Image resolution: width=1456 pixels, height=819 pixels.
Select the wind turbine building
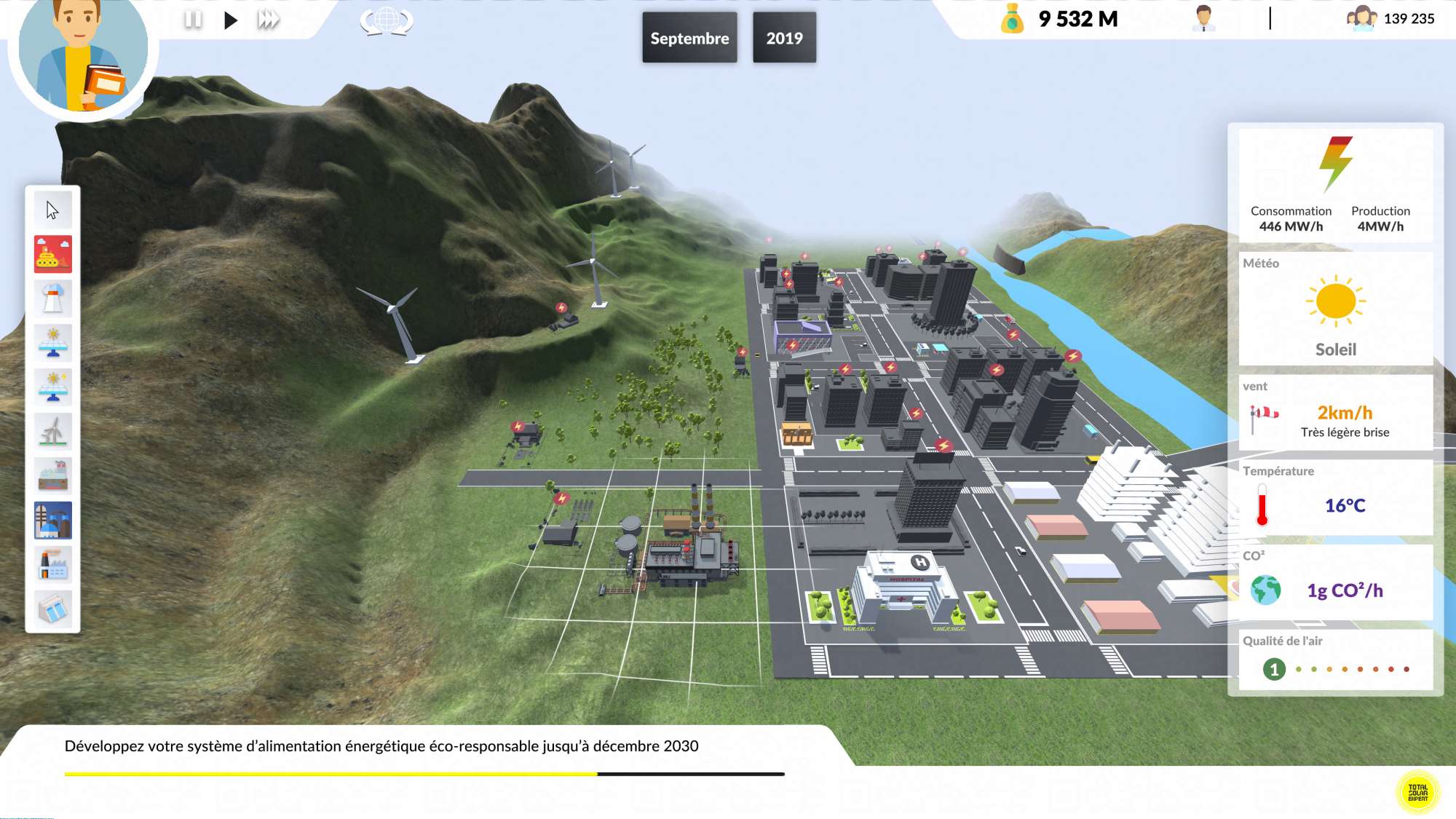[x=52, y=432]
